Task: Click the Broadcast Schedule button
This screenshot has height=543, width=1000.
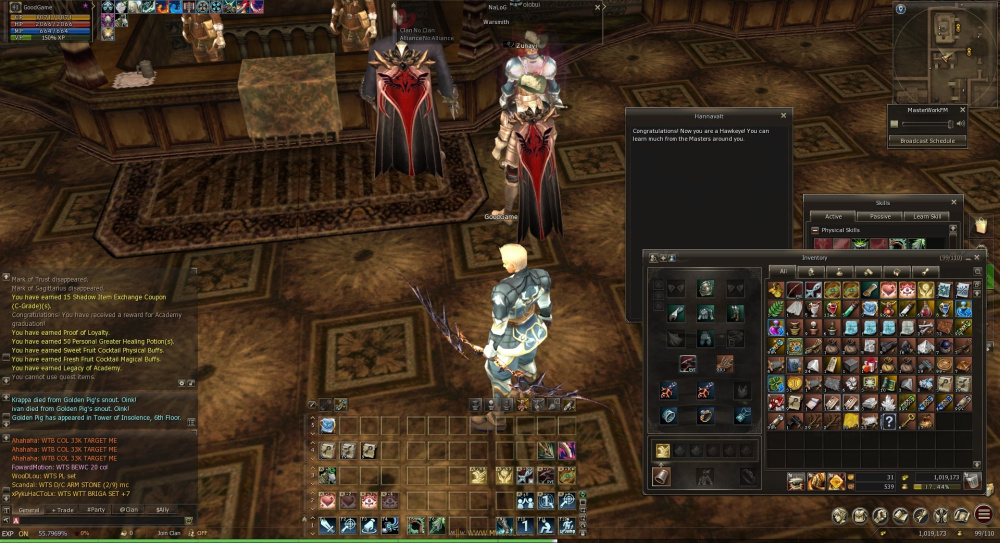Action: 927,141
